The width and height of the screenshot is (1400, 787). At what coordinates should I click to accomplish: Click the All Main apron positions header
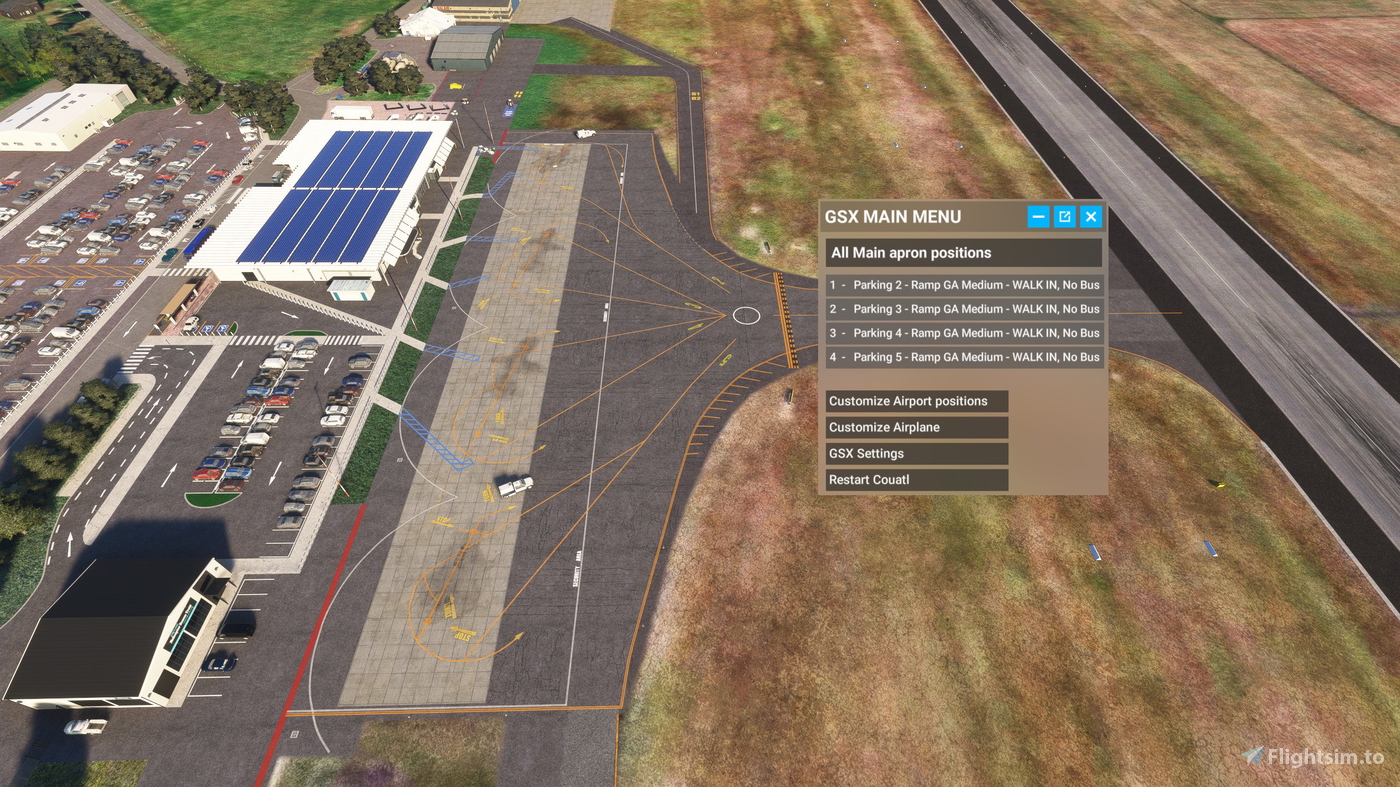[963, 252]
